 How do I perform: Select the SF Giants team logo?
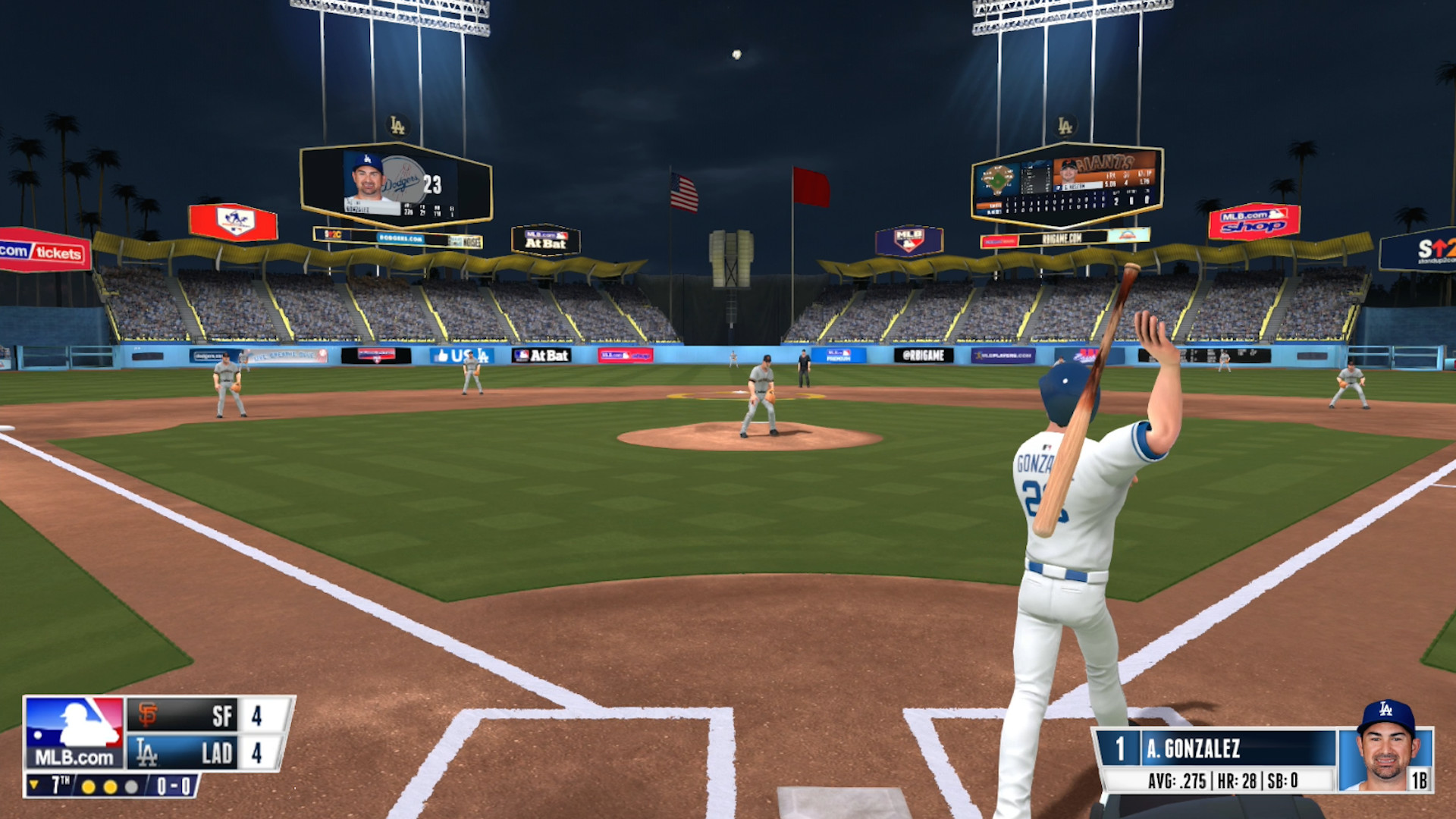point(148,713)
